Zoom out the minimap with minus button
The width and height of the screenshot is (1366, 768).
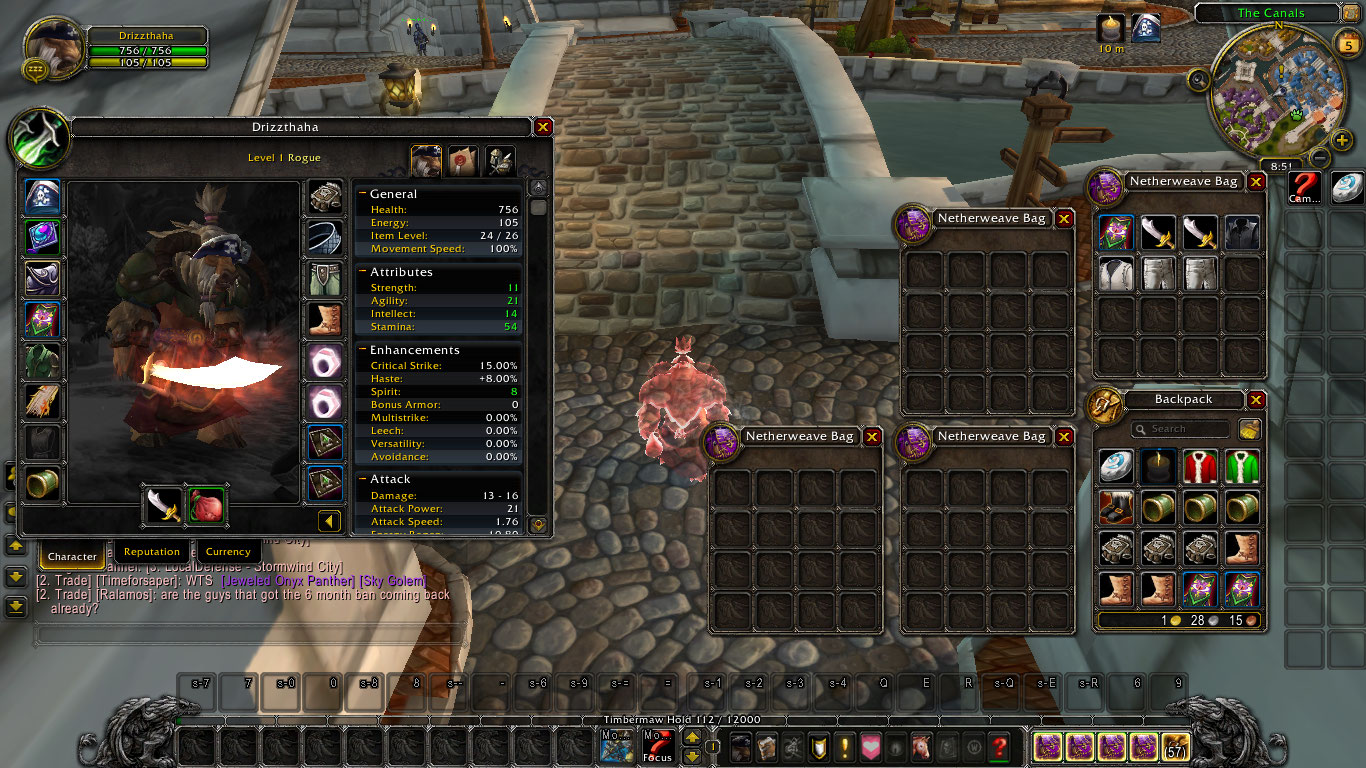pos(1320,158)
